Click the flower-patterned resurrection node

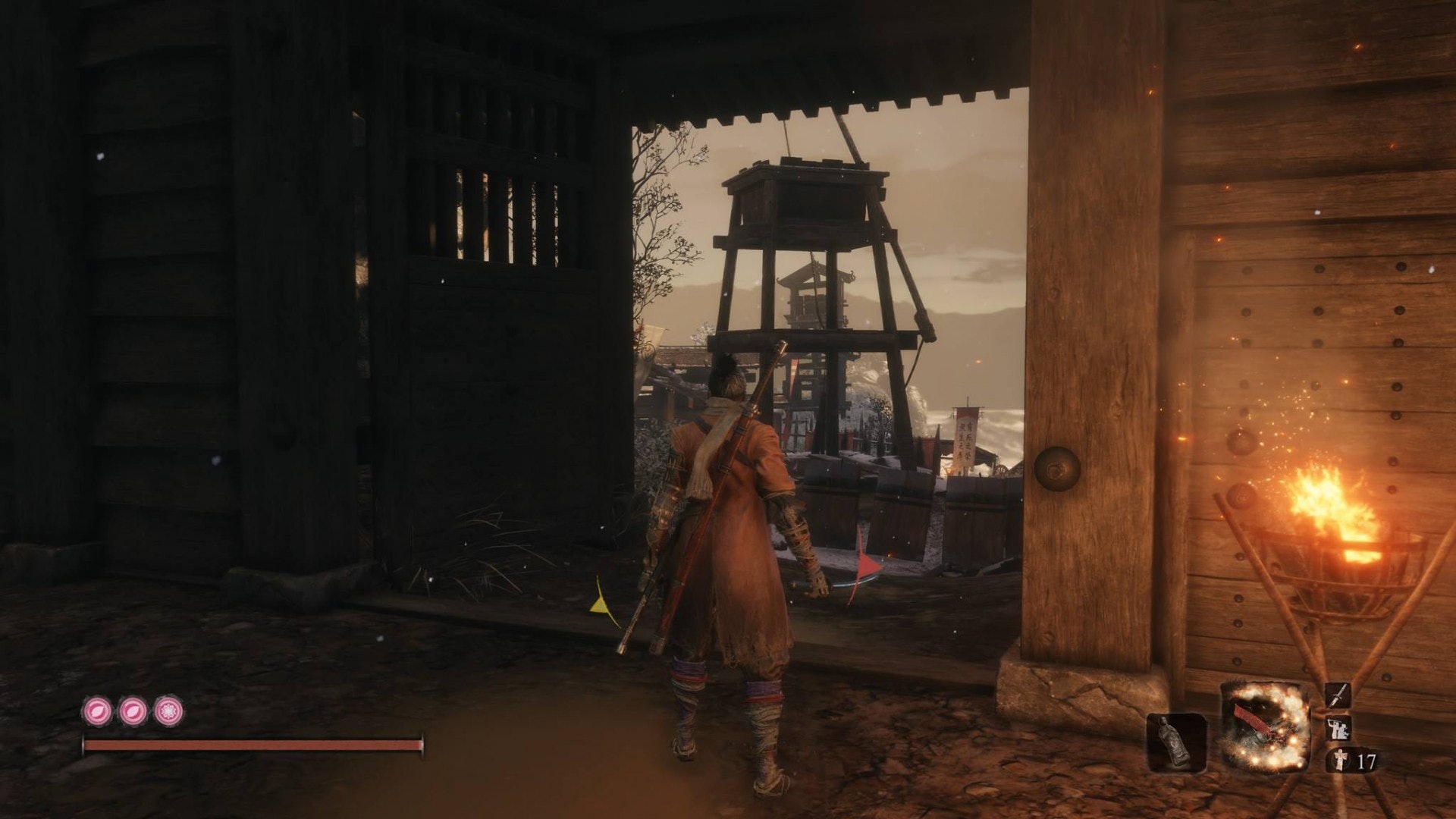click(168, 711)
